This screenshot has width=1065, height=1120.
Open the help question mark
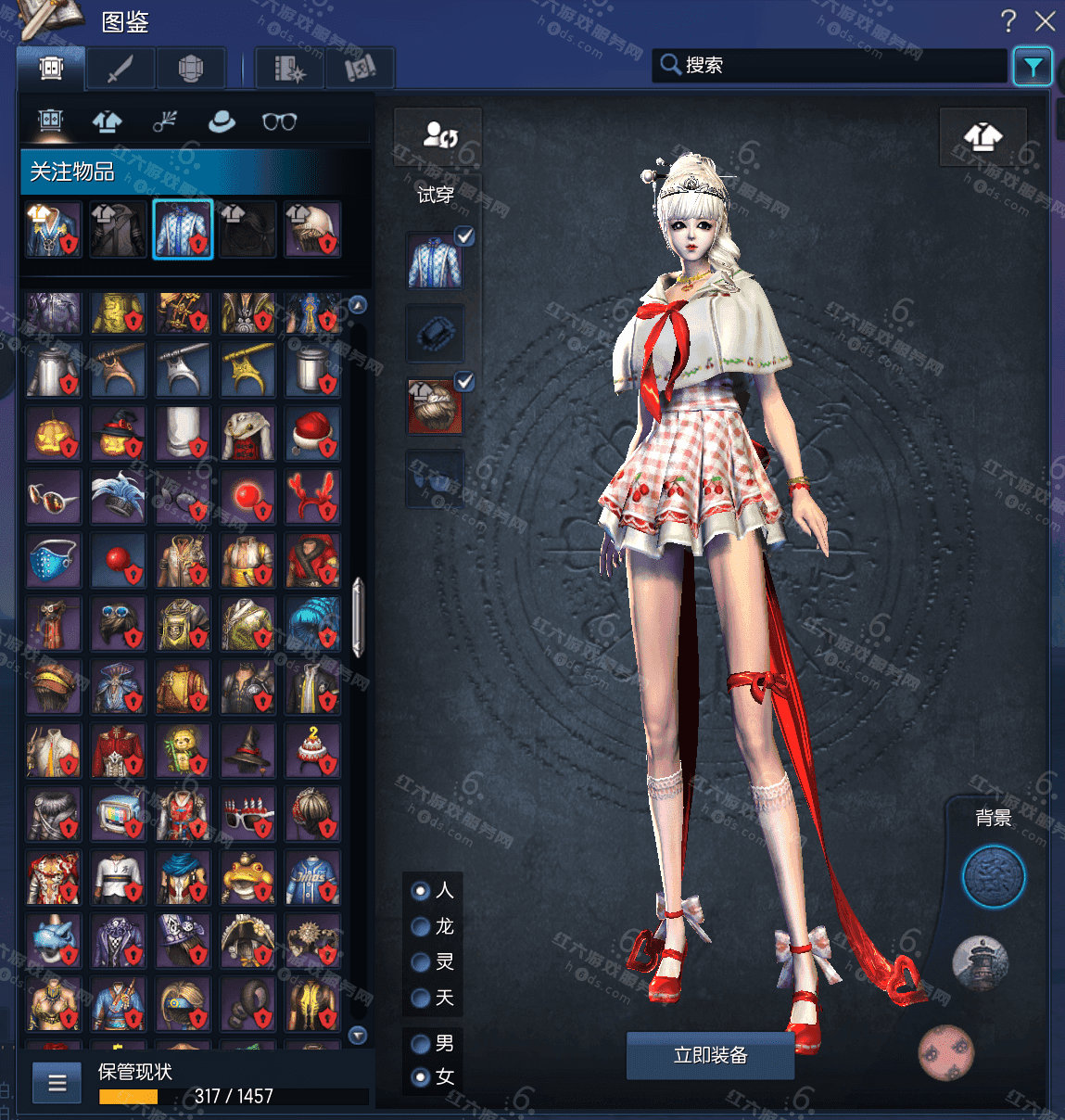point(1008,21)
